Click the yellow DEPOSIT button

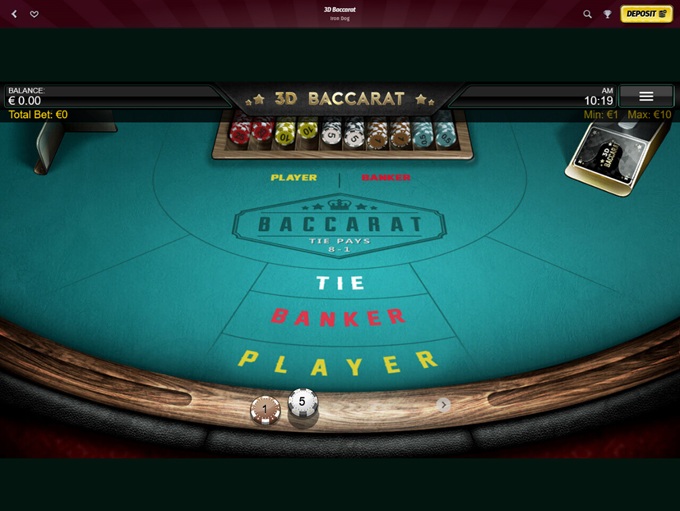click(646, 14)
